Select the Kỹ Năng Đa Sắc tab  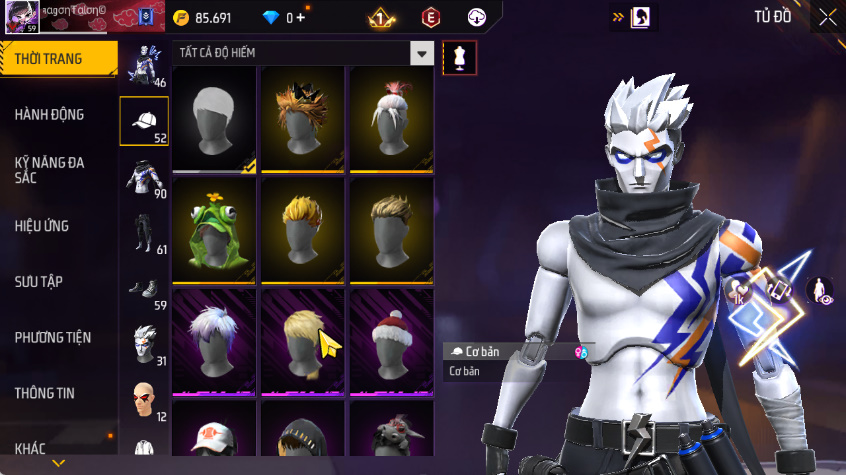(50, 169)
